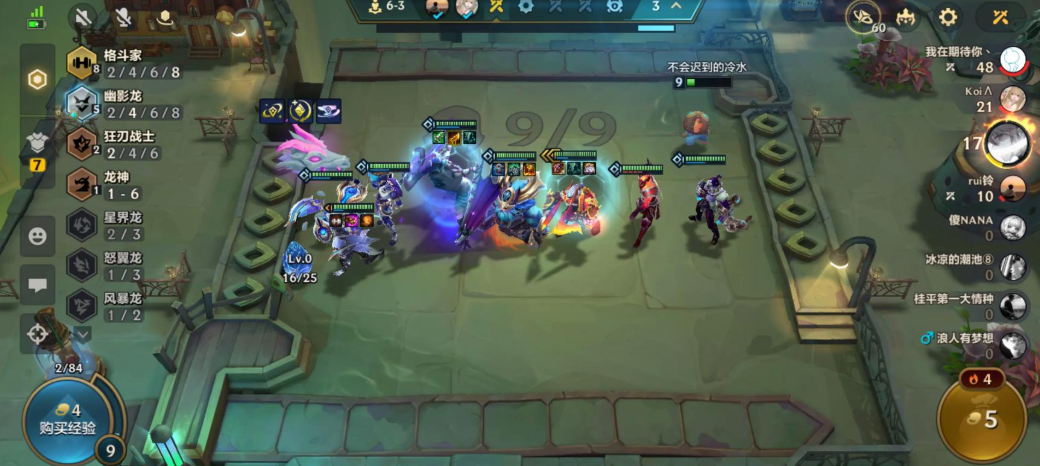Toggle the muted speaker icon
The height and width of the screenshot is (466, 1040).
85,17
